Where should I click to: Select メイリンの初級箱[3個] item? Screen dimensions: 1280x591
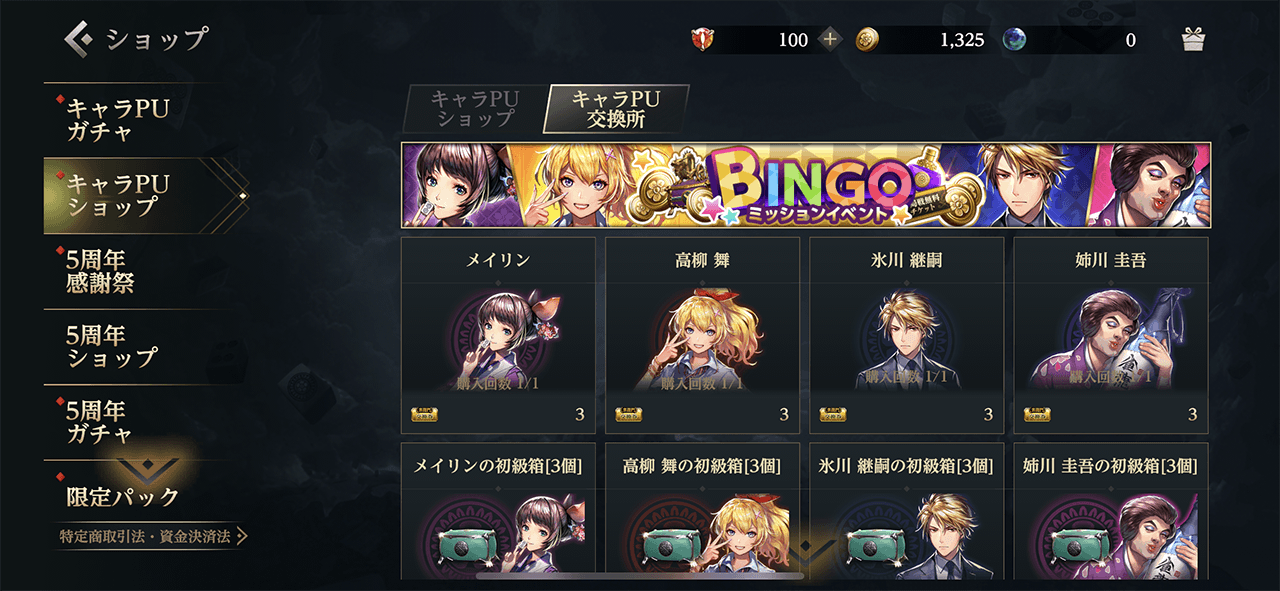coord(498,511)
